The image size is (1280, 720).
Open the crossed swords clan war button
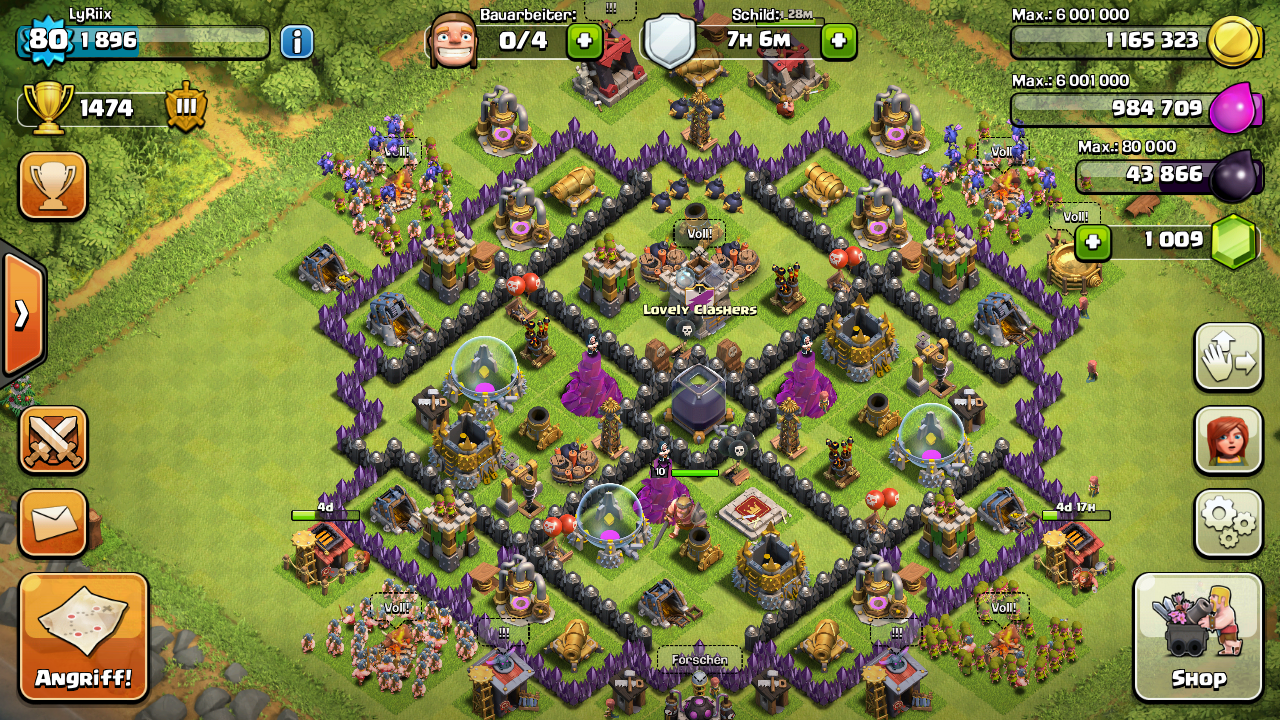point(53,440)
